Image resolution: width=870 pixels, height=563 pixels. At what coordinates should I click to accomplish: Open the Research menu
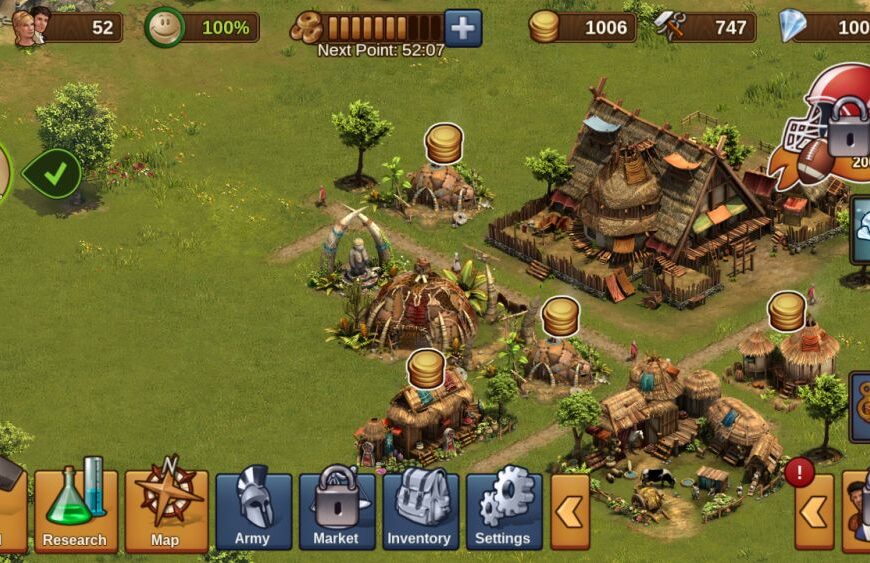pos(75,511)
